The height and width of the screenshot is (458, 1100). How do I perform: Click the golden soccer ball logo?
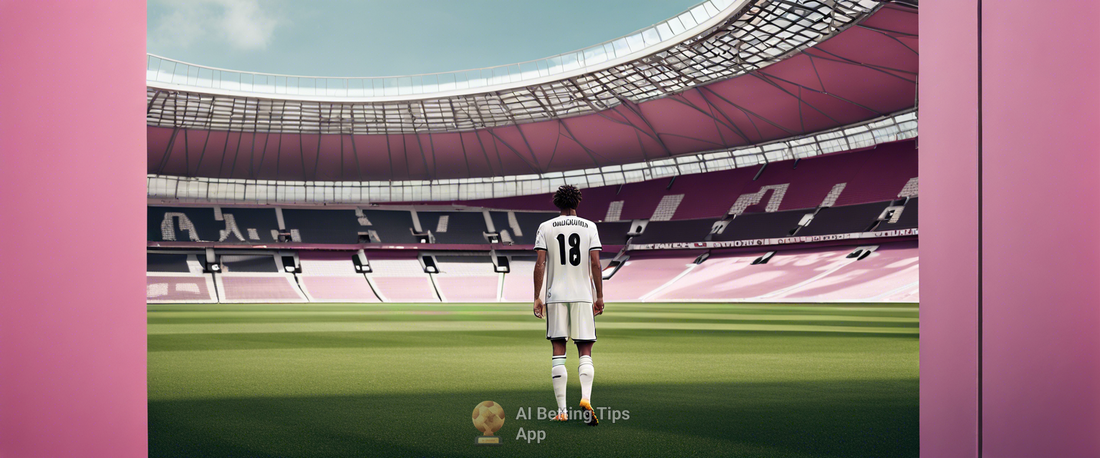(x=489, y=420)
